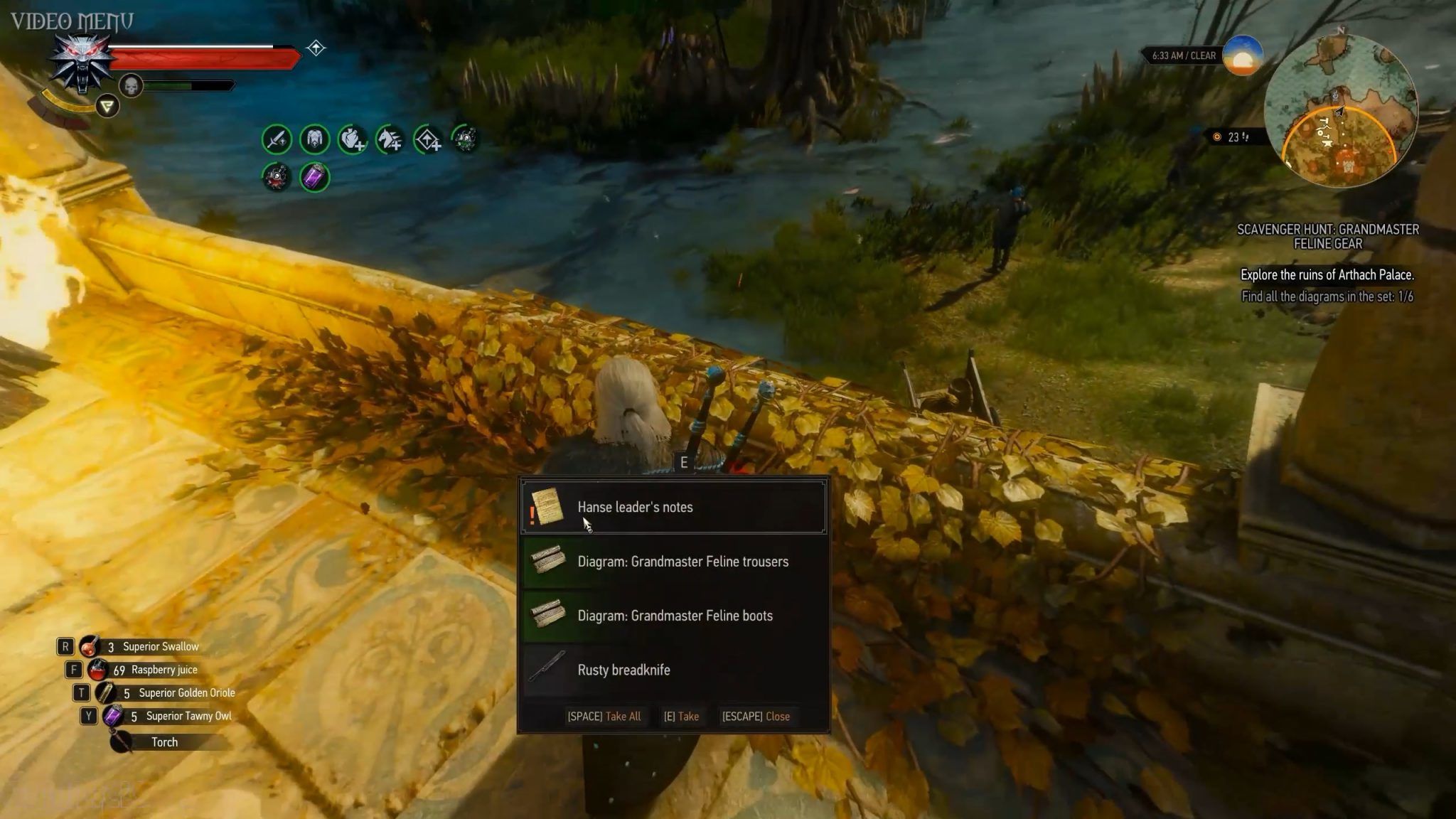Select the Superior Golden Oriole slot
Image resolution: width=1456 pixels, height=819 pixels.
click(x=171, y=692)
